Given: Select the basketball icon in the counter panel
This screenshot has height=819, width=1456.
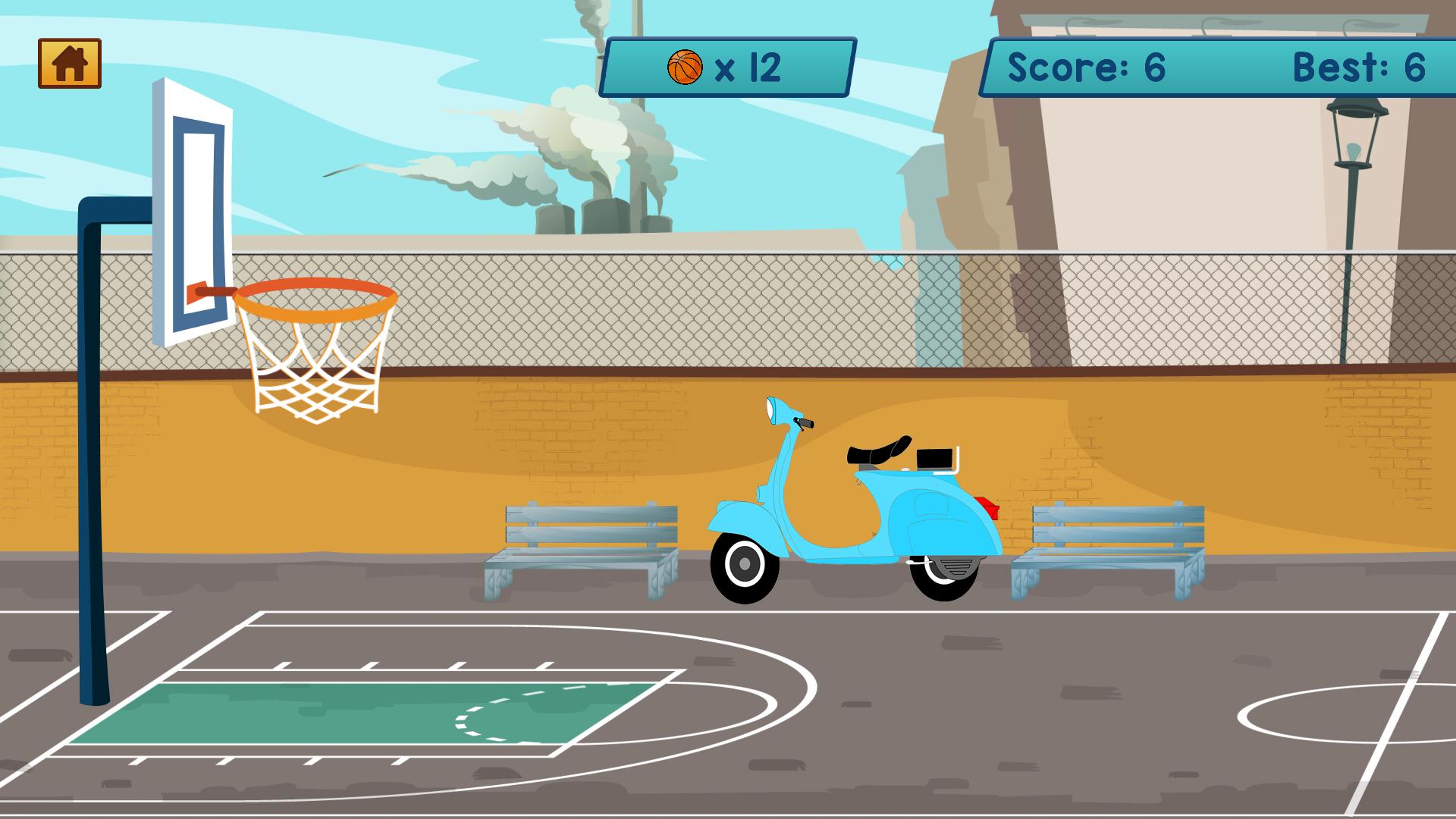Looking at the screenshot, I should click(685, 66).
